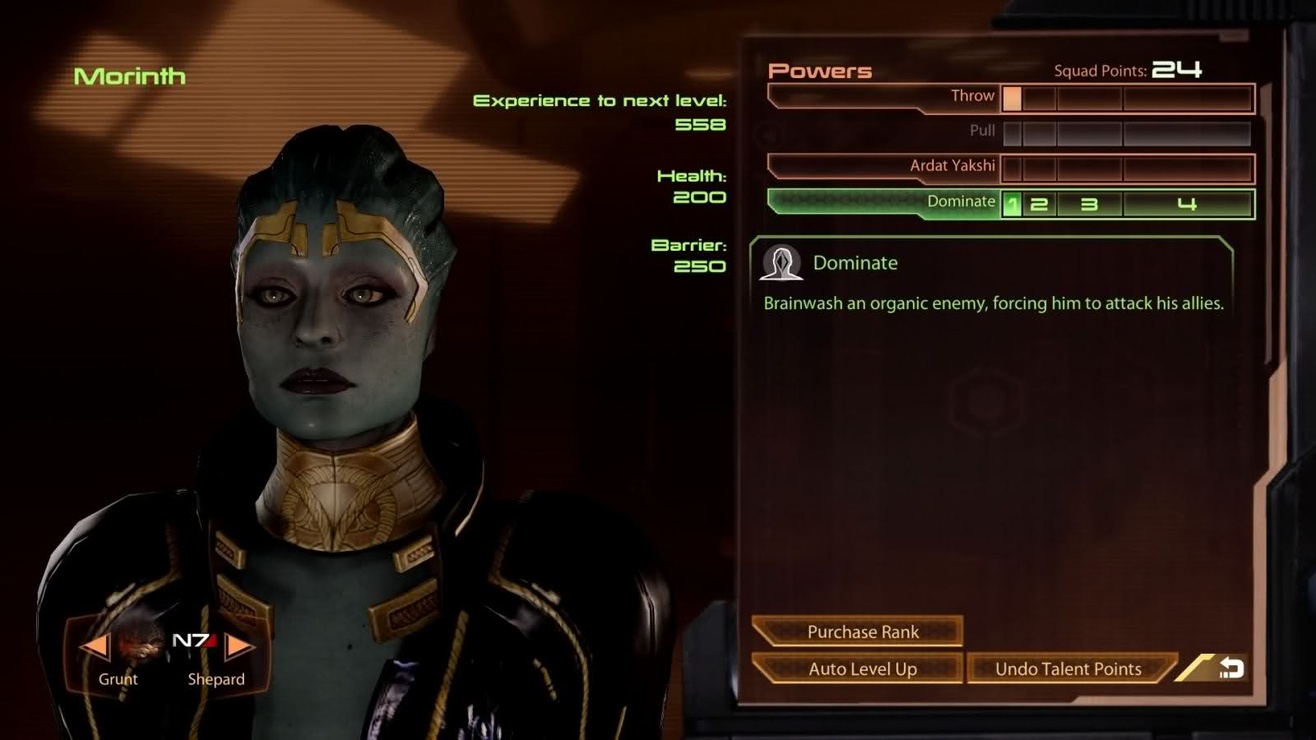This screenshot has height=740, width=1316.
Task: Highlight the Dominate power row
Action: point(884,202)
